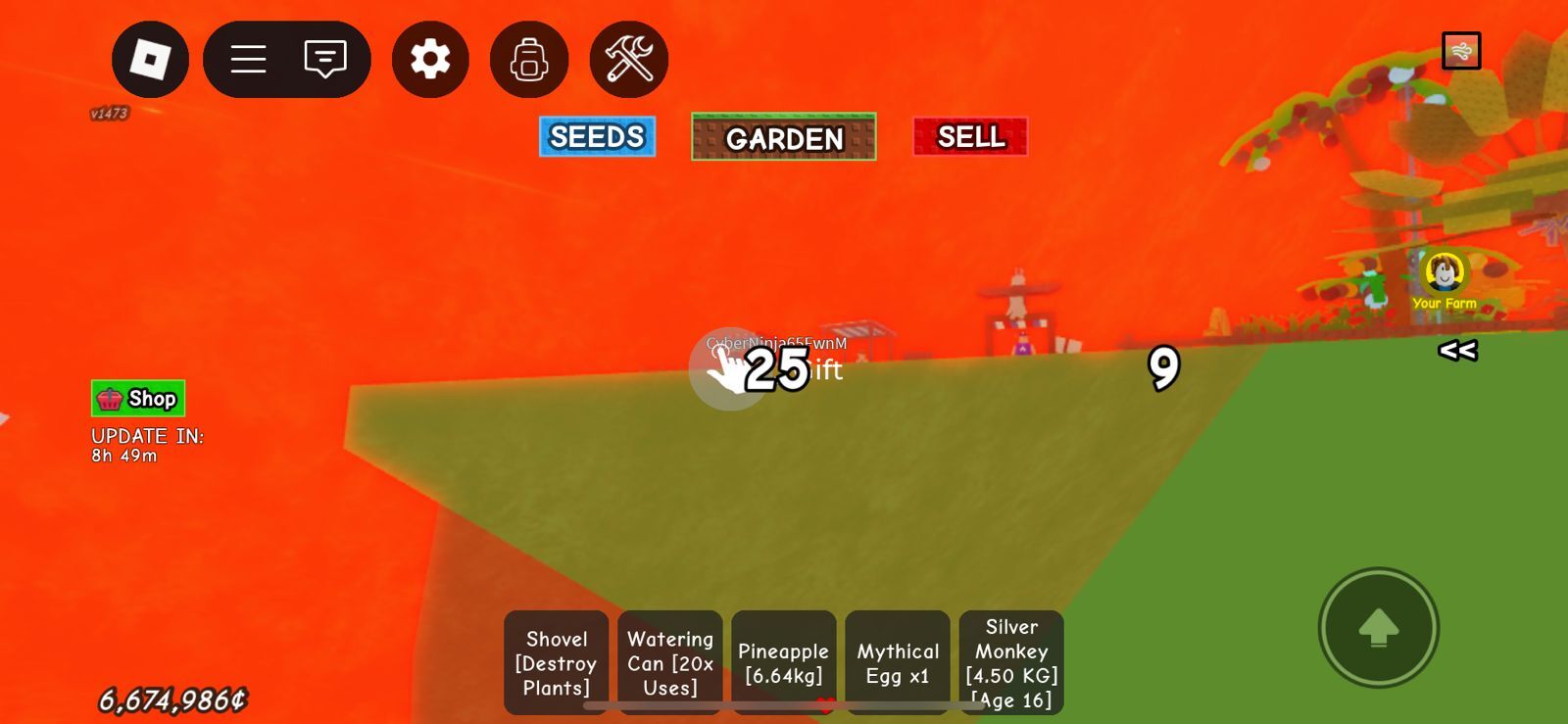1568x724 pixels.
Task: Open the backpack inventory
Action: [x=529, y=60]
